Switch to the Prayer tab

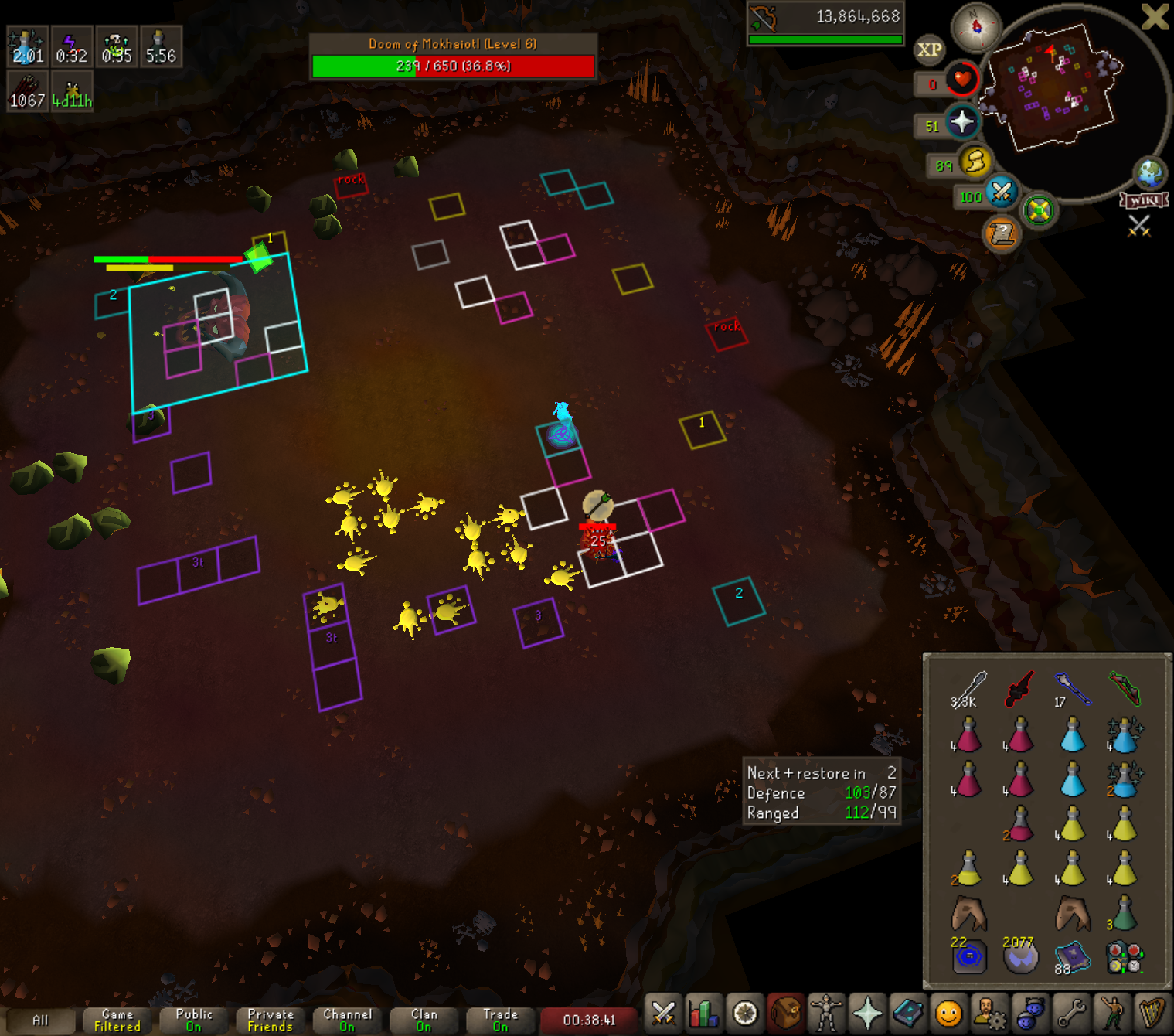867,1013
